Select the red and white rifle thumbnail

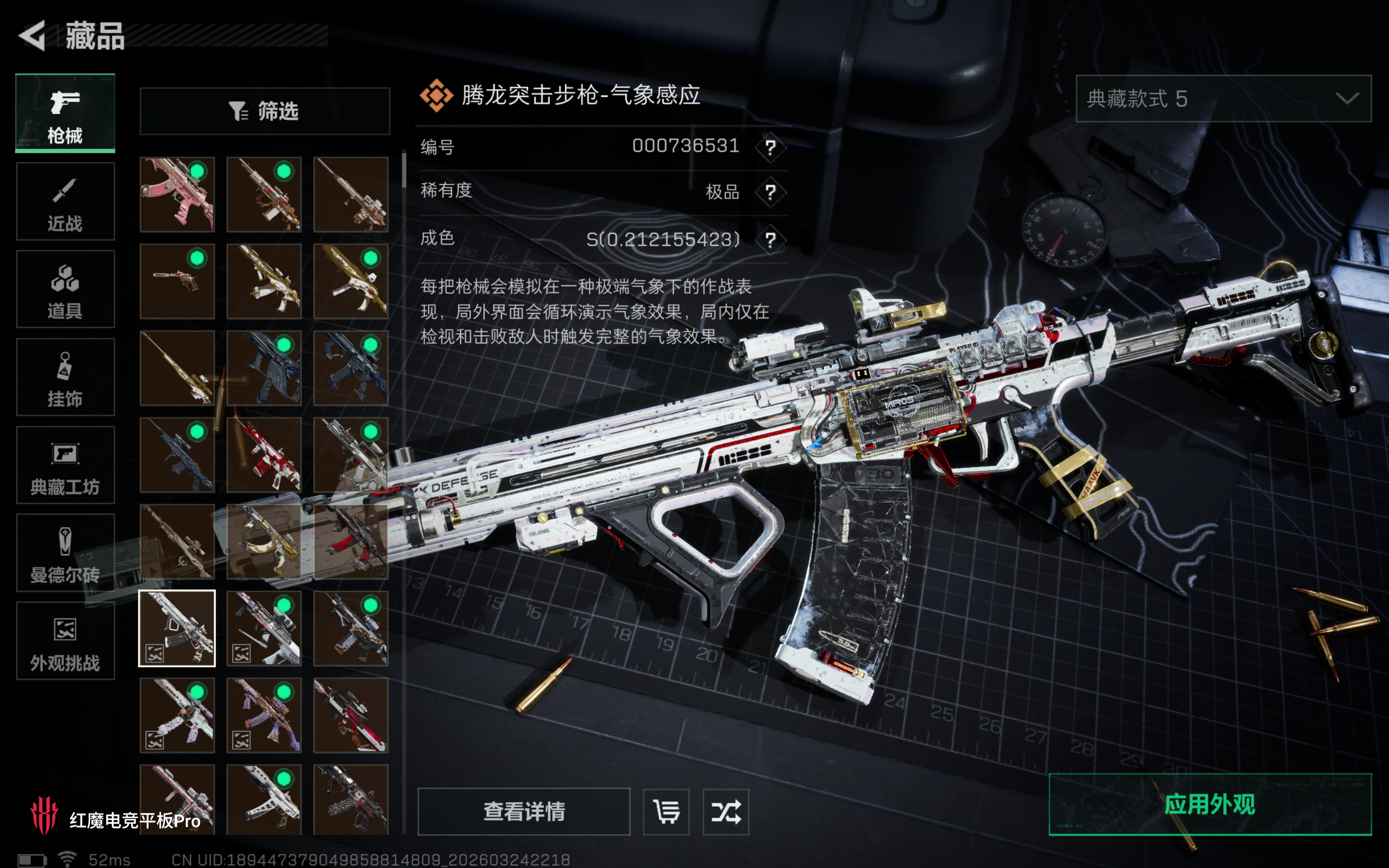tap(264, 455)
